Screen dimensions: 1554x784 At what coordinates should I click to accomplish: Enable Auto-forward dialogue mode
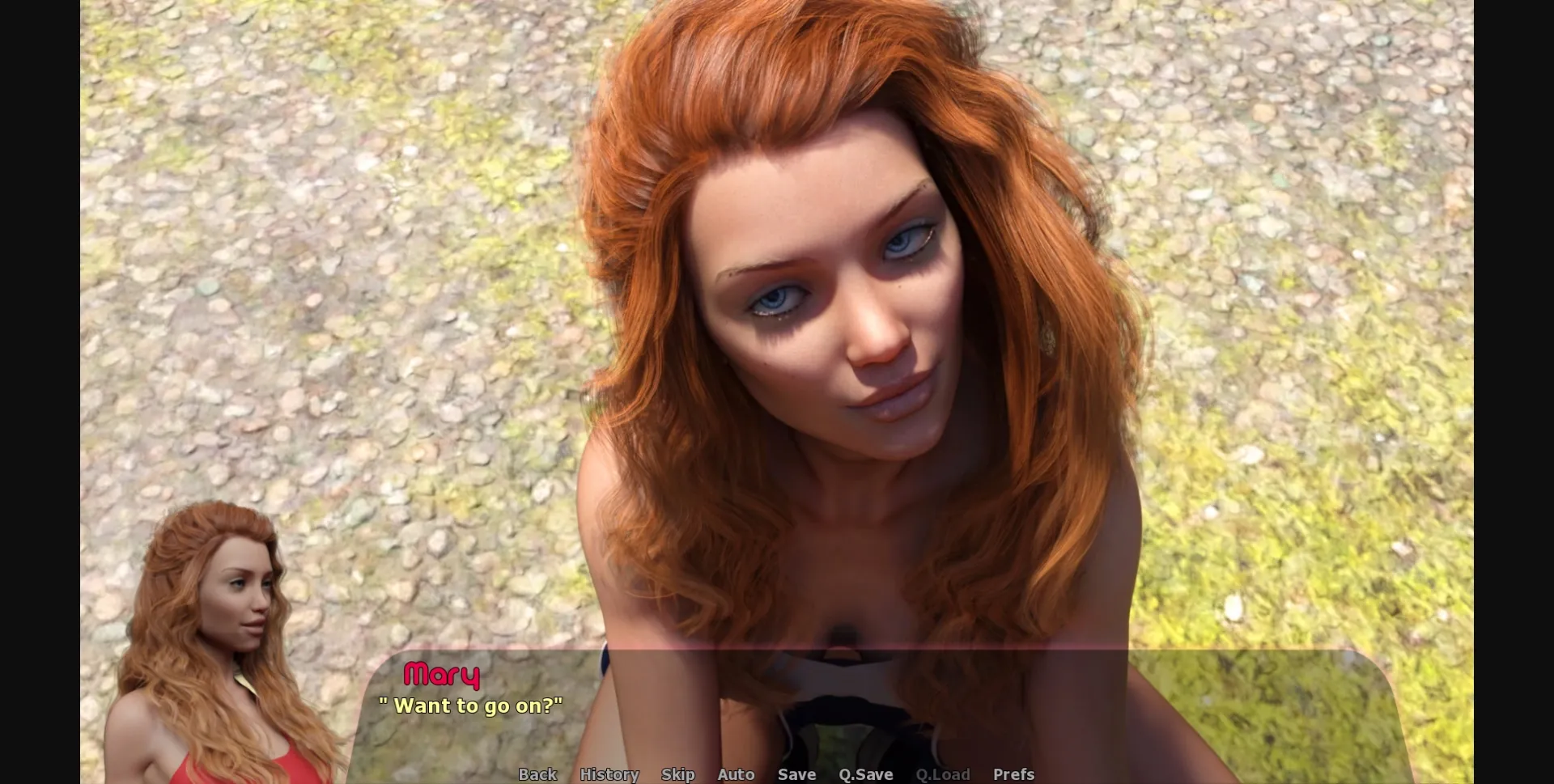point(735,774)
